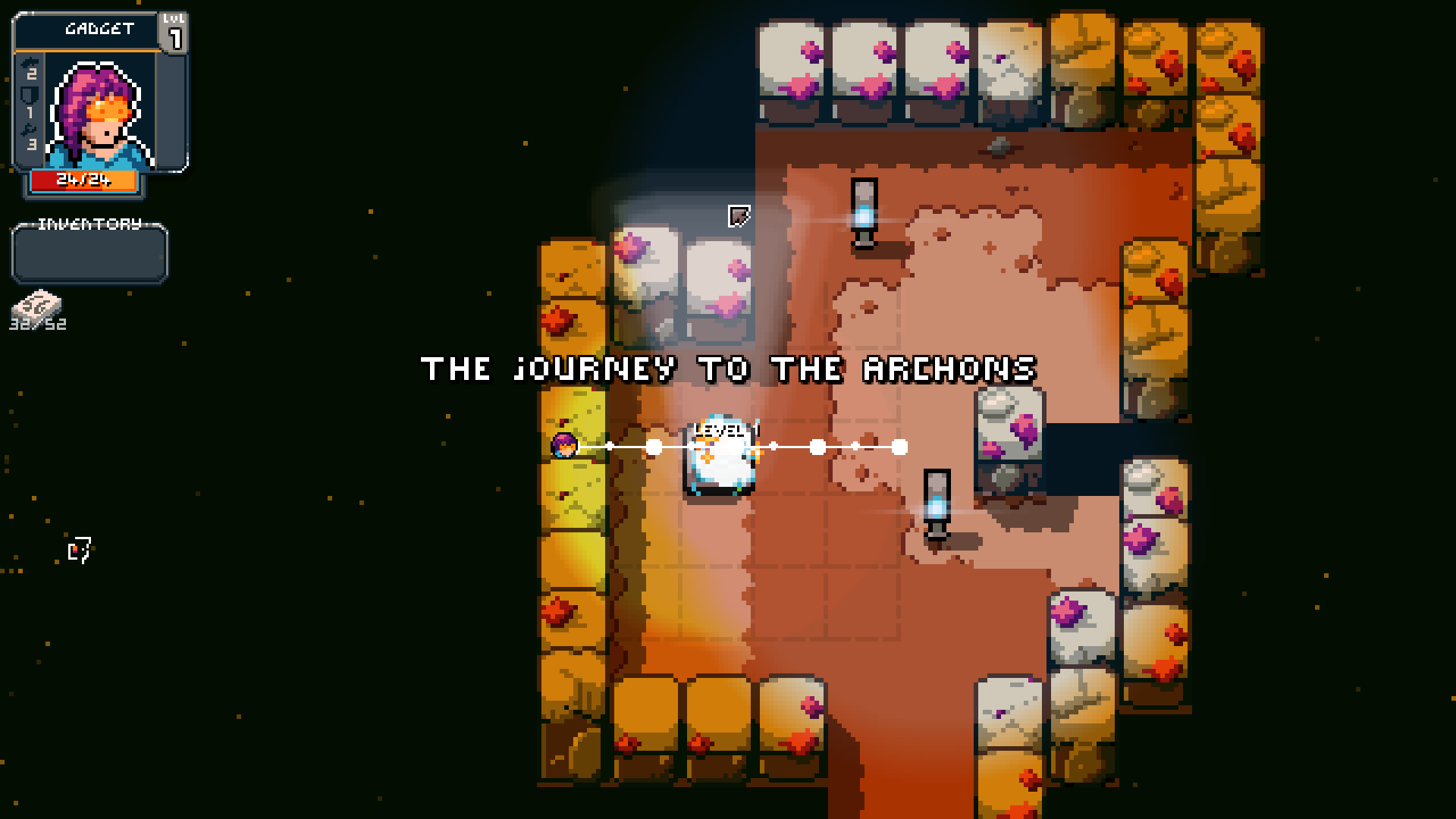The width and height of the screenshot is (1456, 819).
Task: Open the empty Inventory panel
Action: pos(89,254)
